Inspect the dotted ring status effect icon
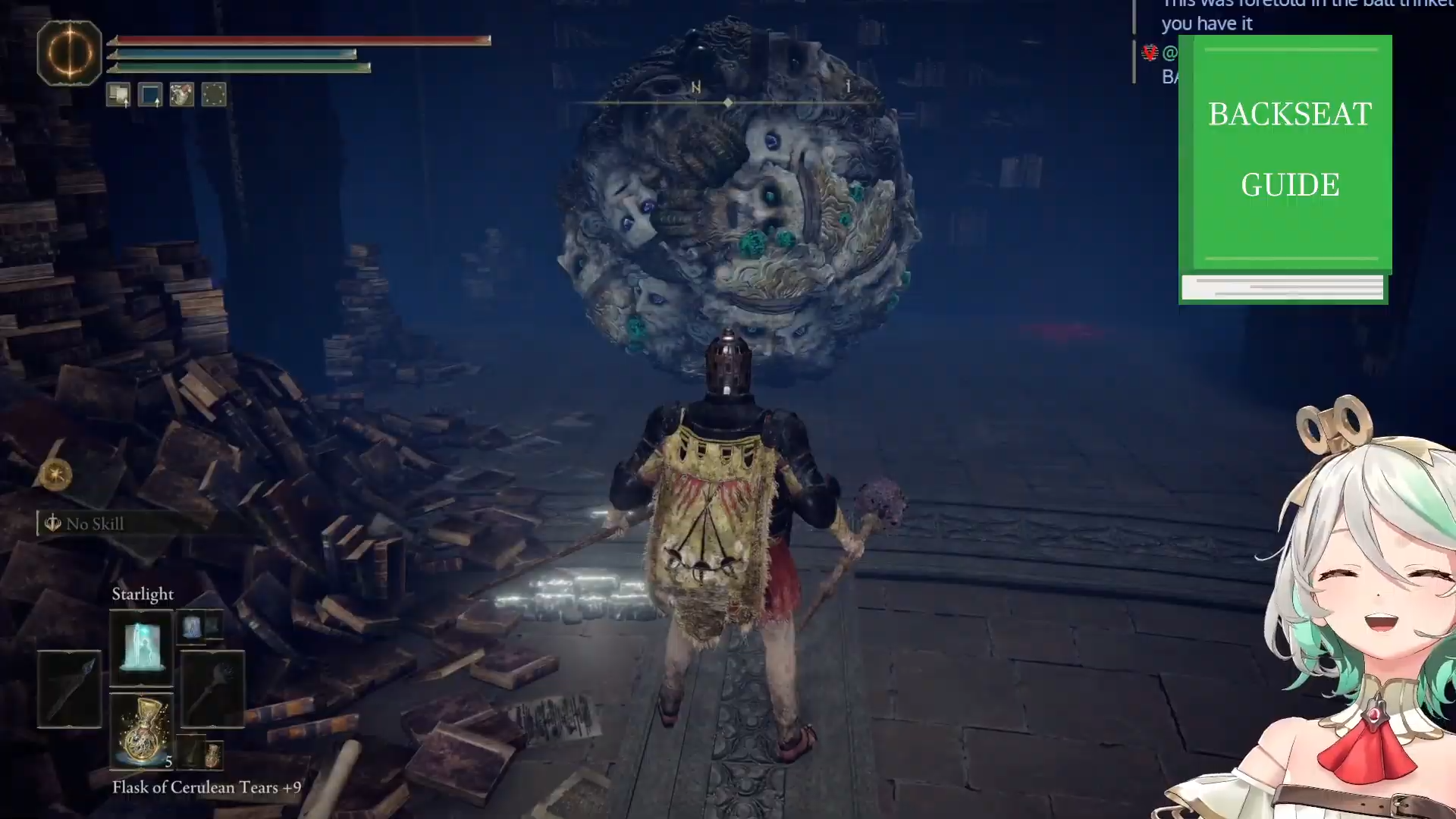This screenshot has height=819, width=1456. [214, 95]
